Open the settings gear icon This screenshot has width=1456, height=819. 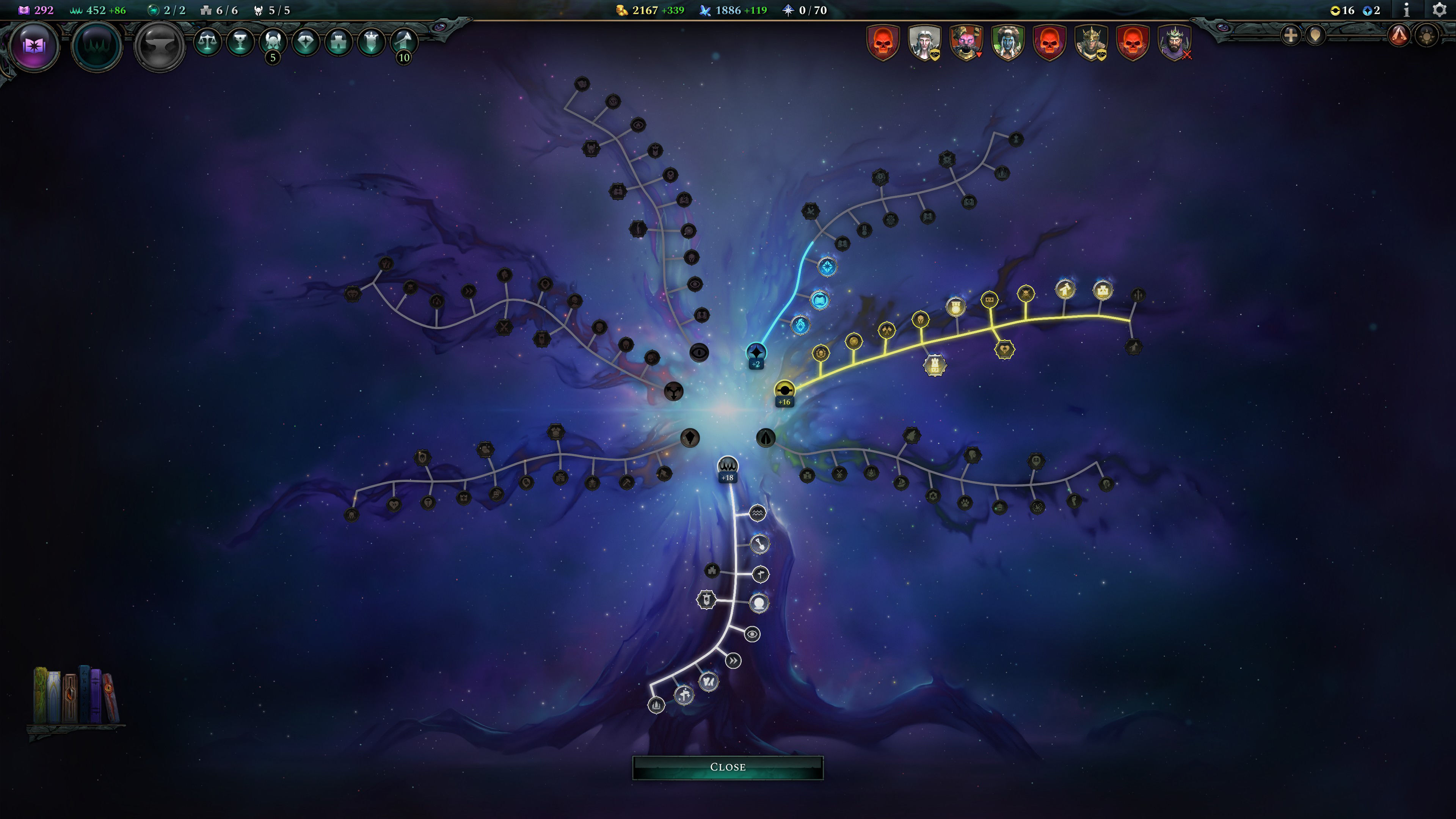pos(1440,9)
